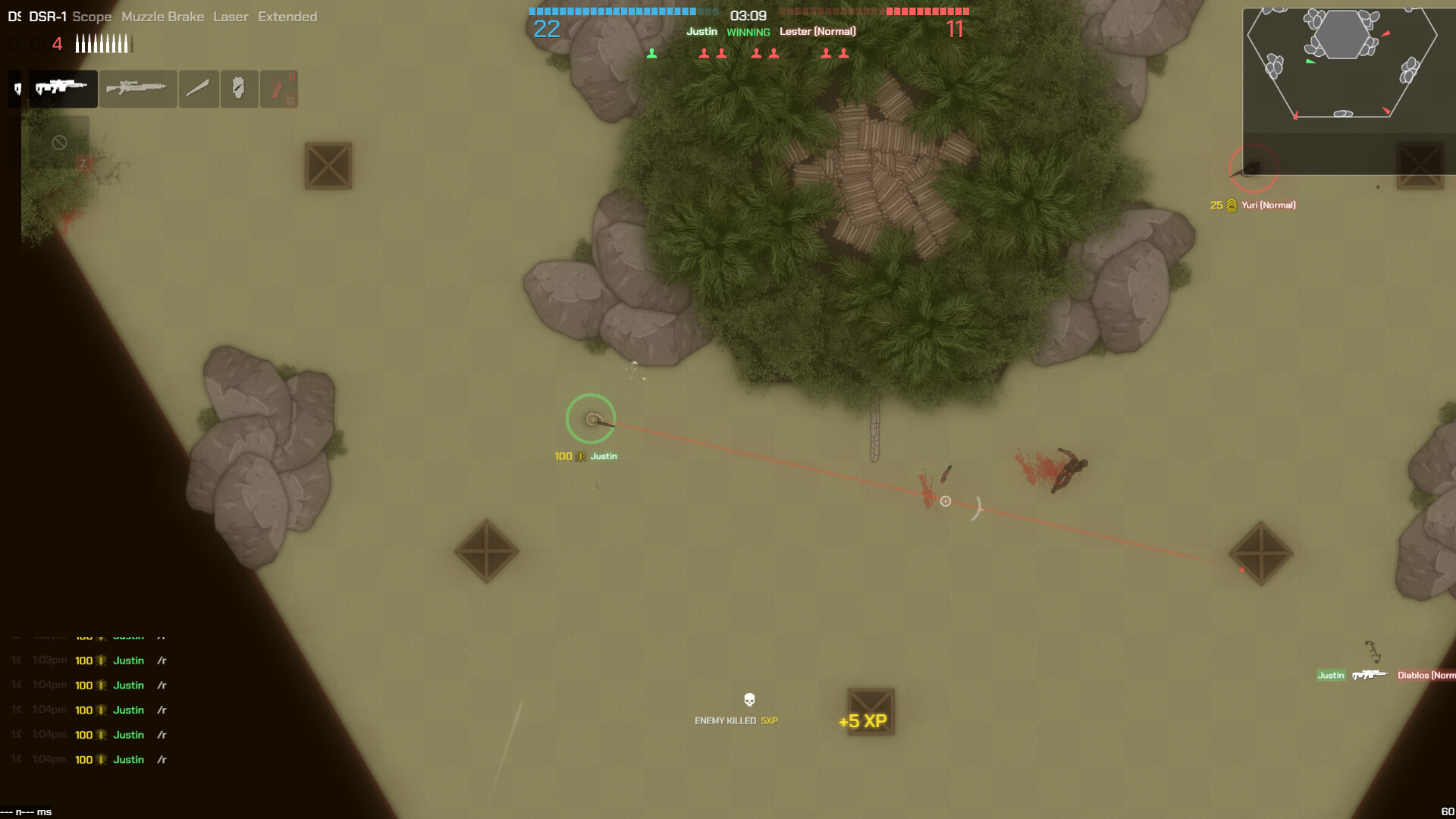Open the Scope attachment option
The height and width of the screenshot is (819, 1456).
pos(91,16)
